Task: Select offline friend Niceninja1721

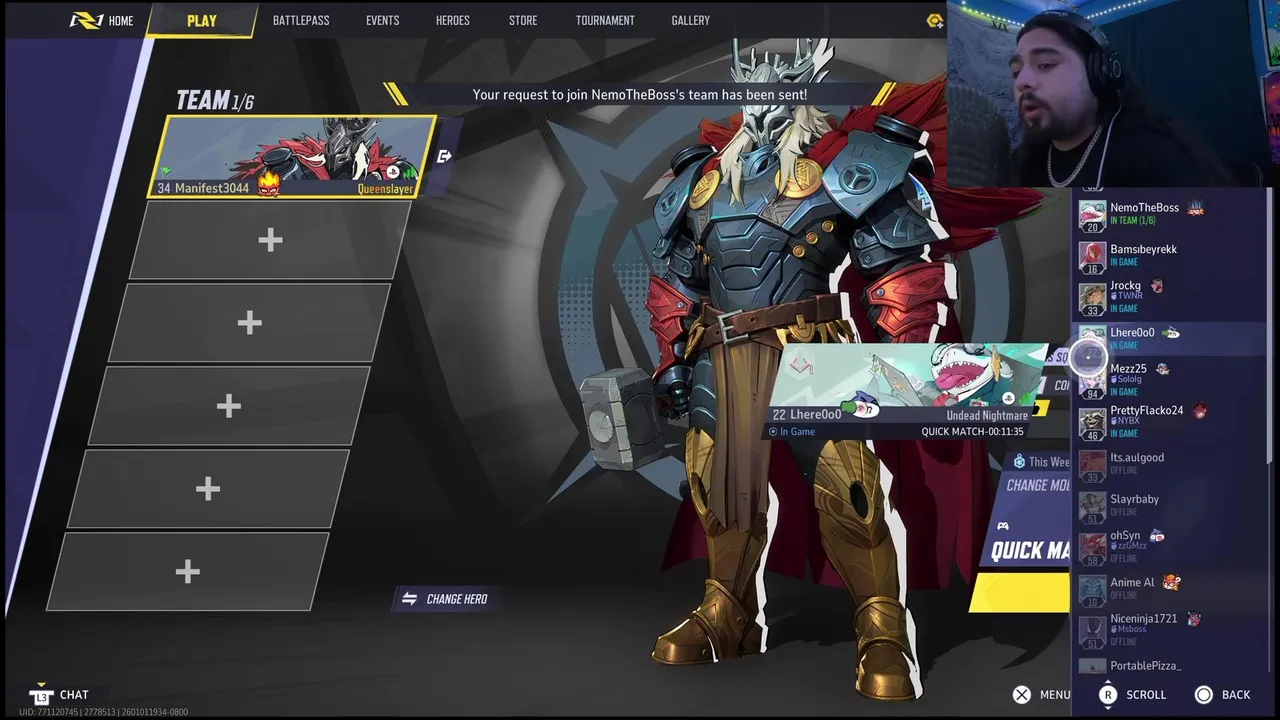Action: pyautogui.click(x=1143, y=628)
